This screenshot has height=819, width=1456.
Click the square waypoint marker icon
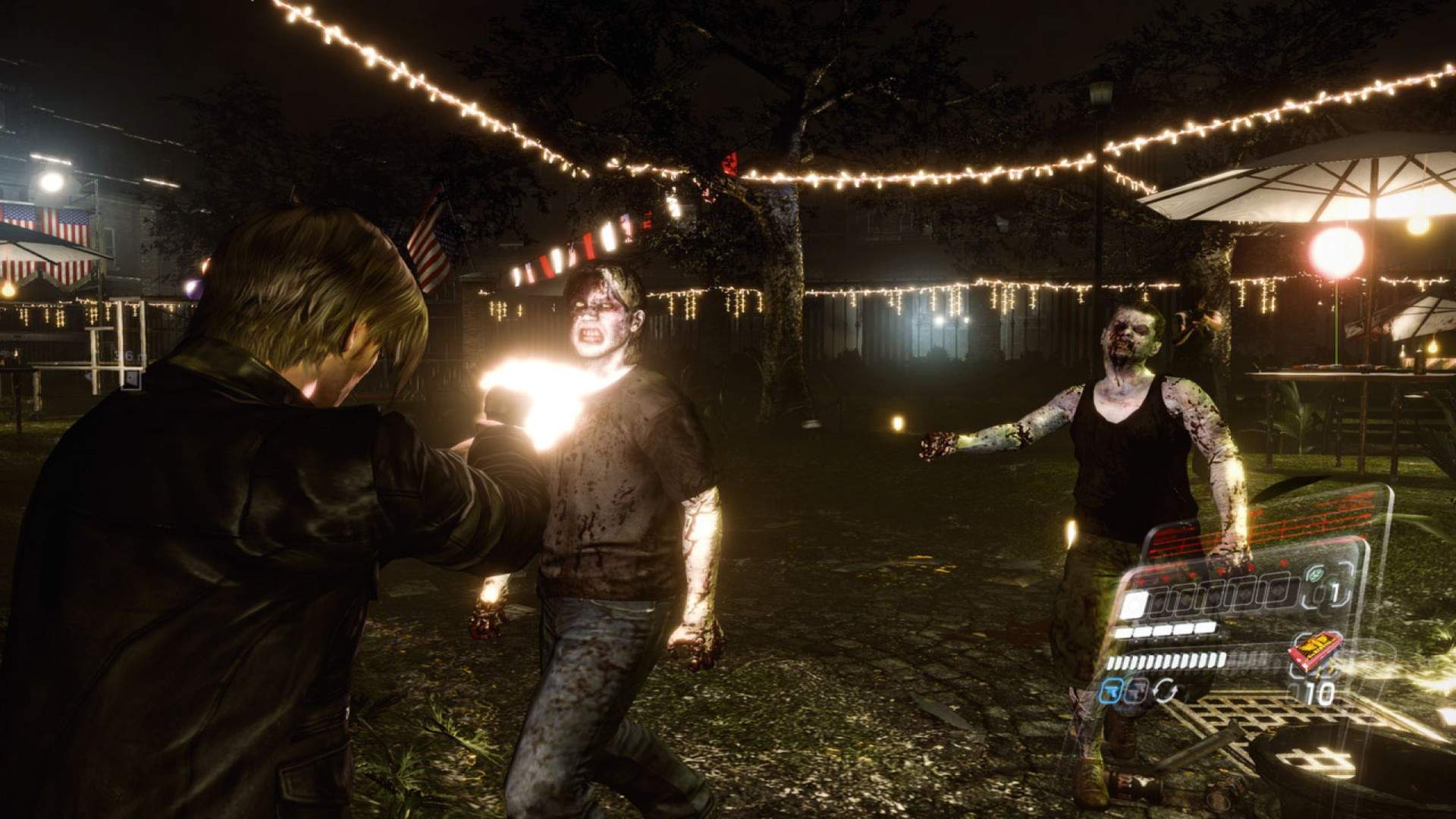[130, 378]
